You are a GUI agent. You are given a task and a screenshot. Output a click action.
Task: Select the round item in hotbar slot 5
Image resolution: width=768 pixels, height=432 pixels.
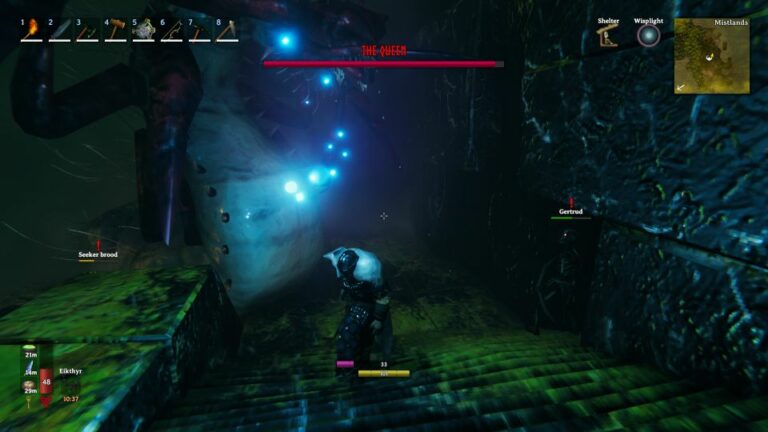(x=144, y=30)
